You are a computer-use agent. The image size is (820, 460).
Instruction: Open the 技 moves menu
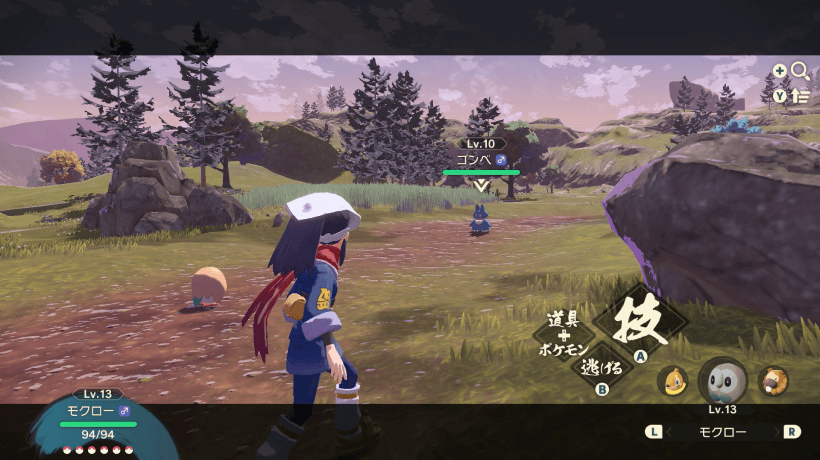640,322
